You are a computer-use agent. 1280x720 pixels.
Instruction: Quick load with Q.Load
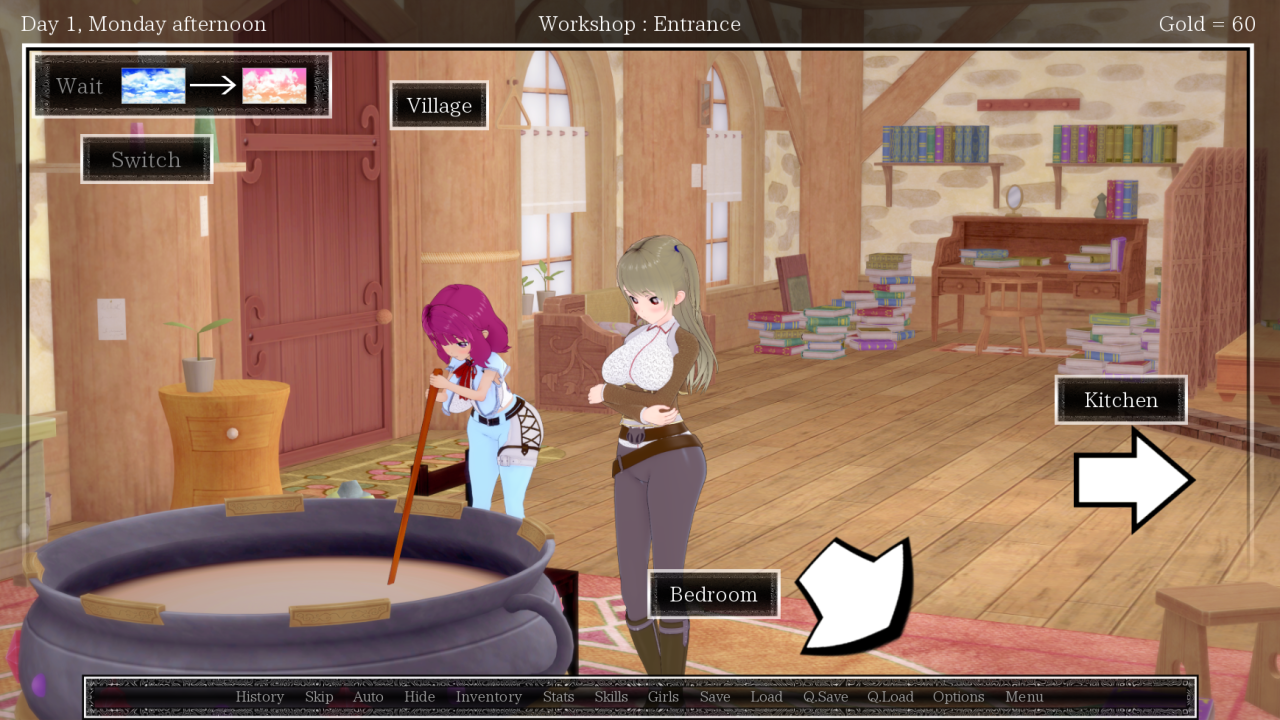890,697
